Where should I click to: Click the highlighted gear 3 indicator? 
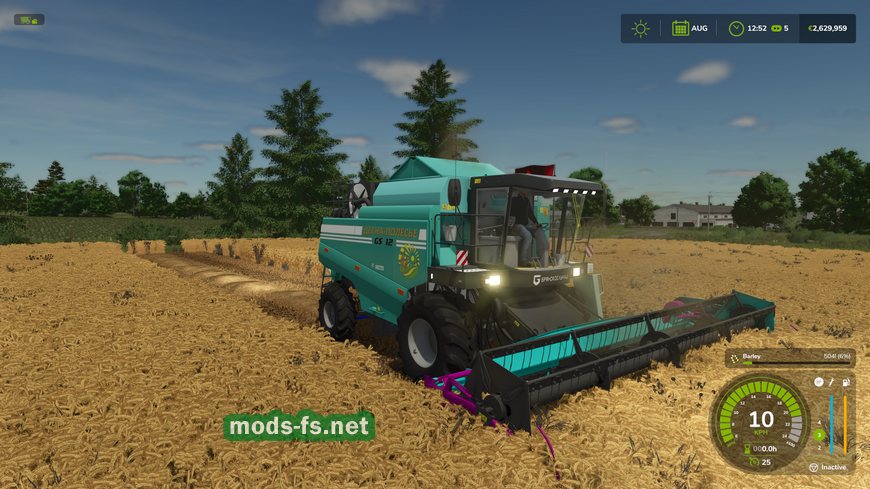pos(818,434)
